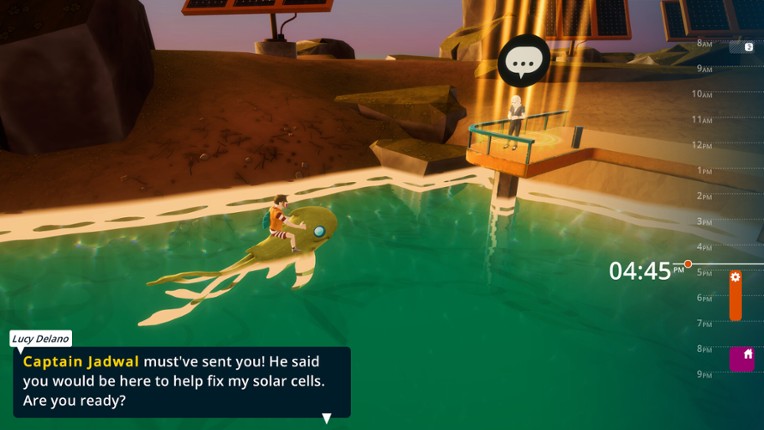The image size is (764, 430).
Task: Advance dialogue with the white continue arrow
Action: pos(326,418)
